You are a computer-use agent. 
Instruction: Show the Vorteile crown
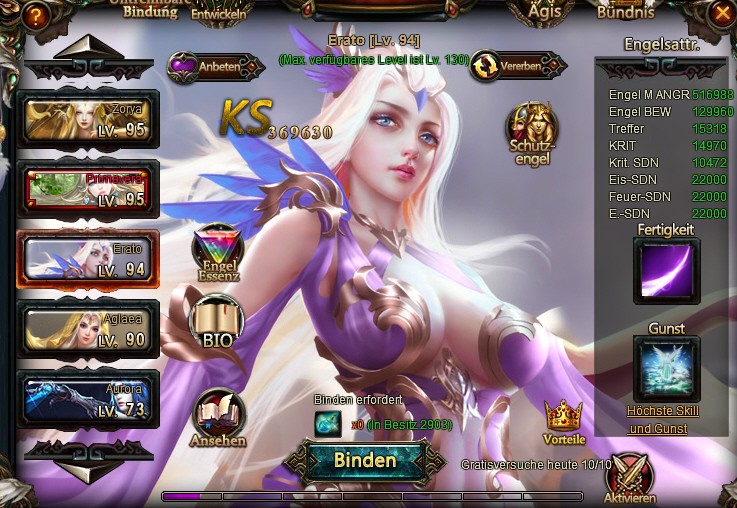coord(563,422)
